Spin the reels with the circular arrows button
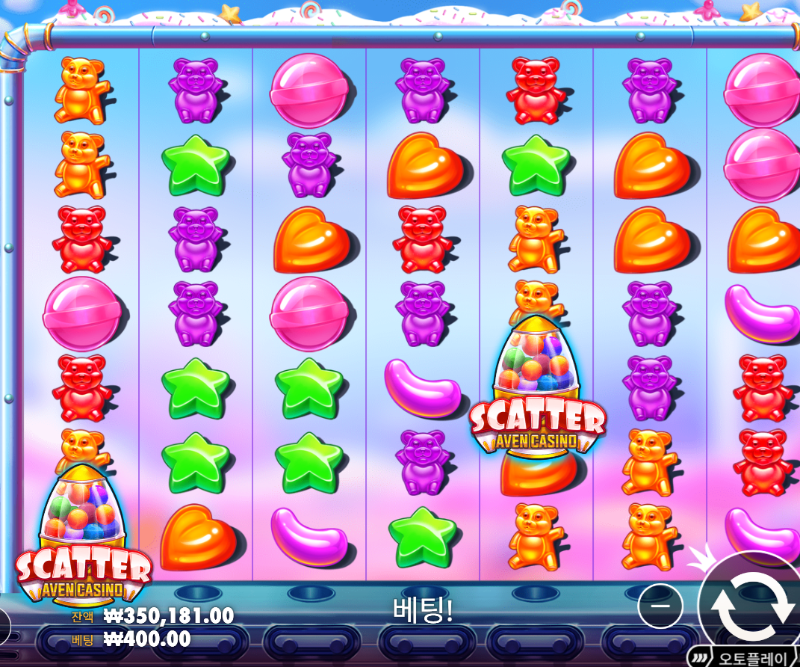The image size is (800, 667). [x=750, y=602]
